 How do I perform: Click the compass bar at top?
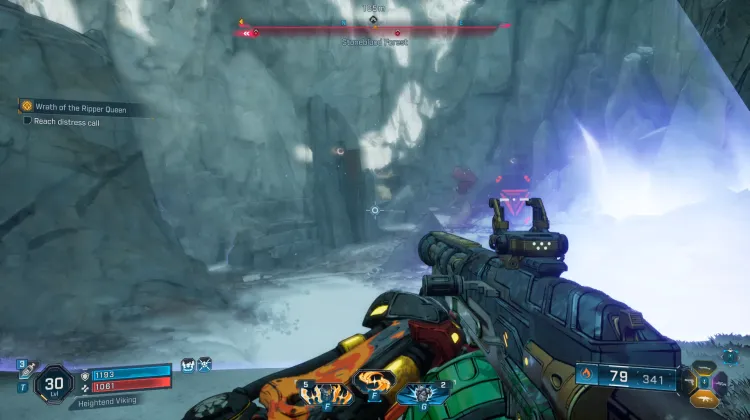tap(374, 30)
